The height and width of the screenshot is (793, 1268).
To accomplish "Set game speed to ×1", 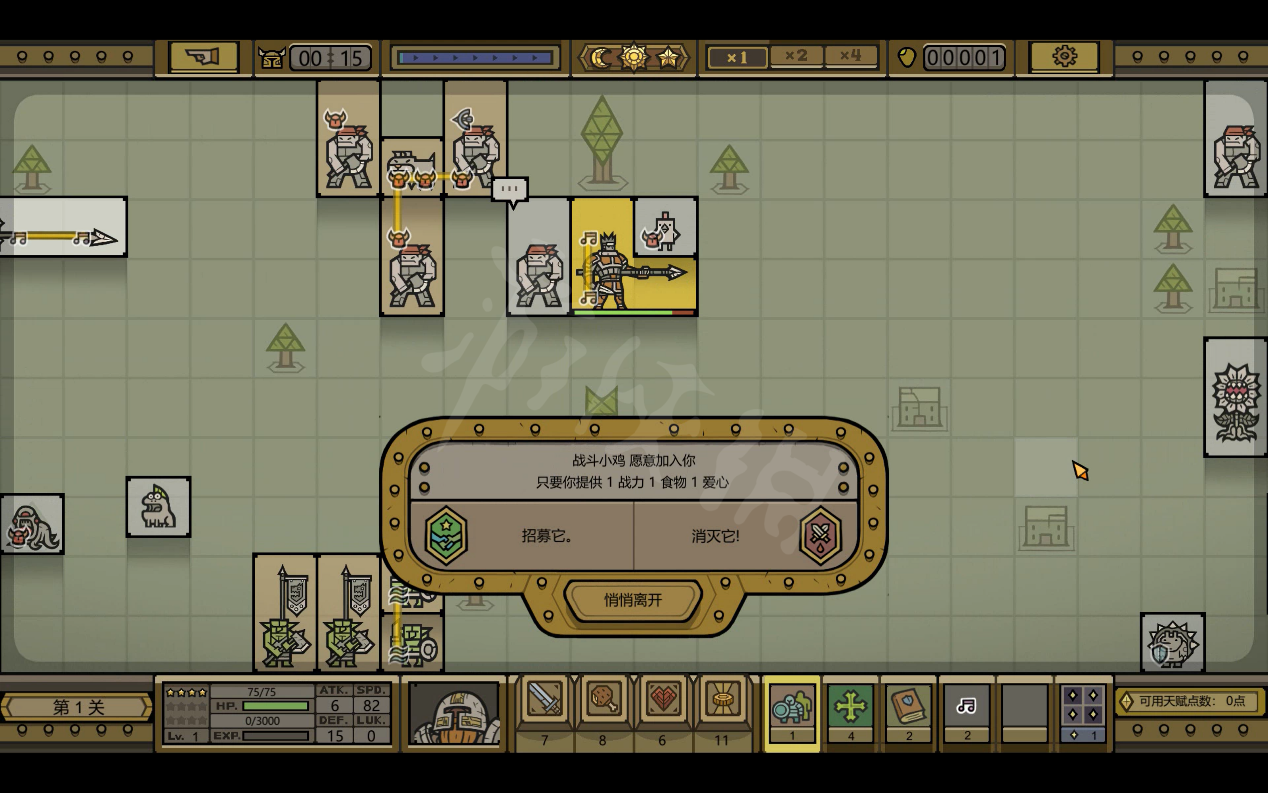I will (737, 57).
